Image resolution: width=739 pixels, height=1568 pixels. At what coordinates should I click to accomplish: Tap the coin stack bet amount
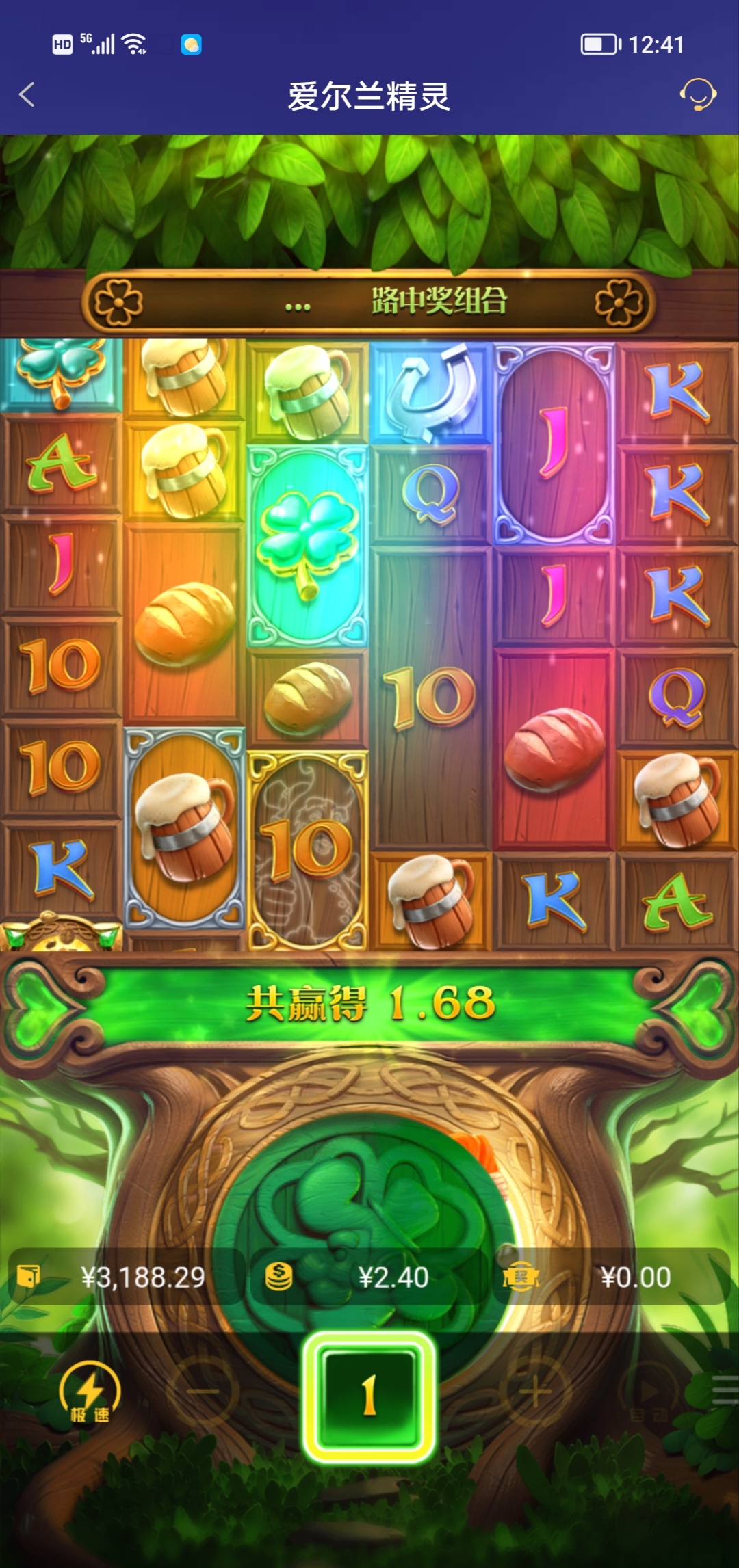[369, 1277]
